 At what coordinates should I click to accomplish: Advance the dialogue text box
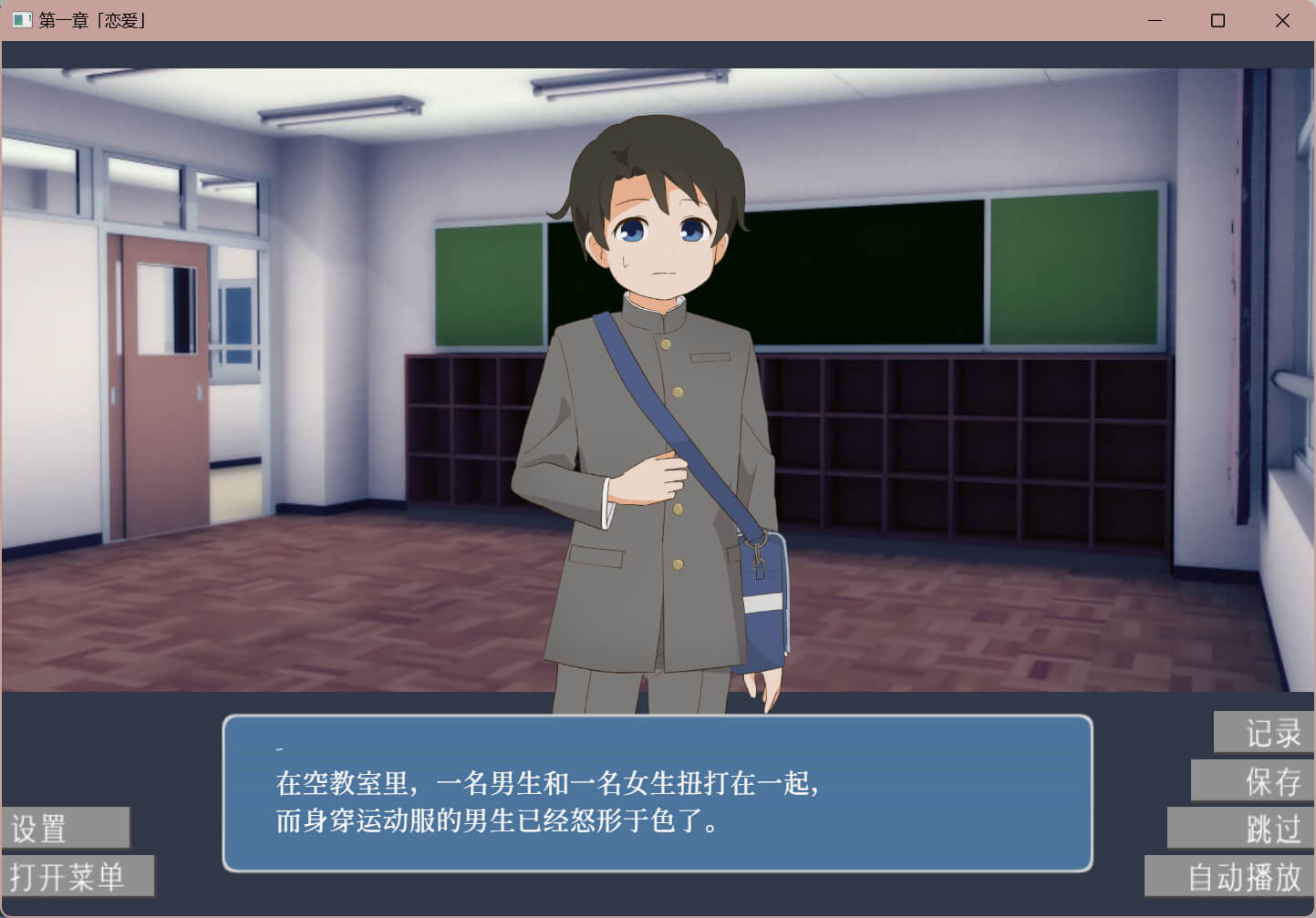click(x=657, y=793)
